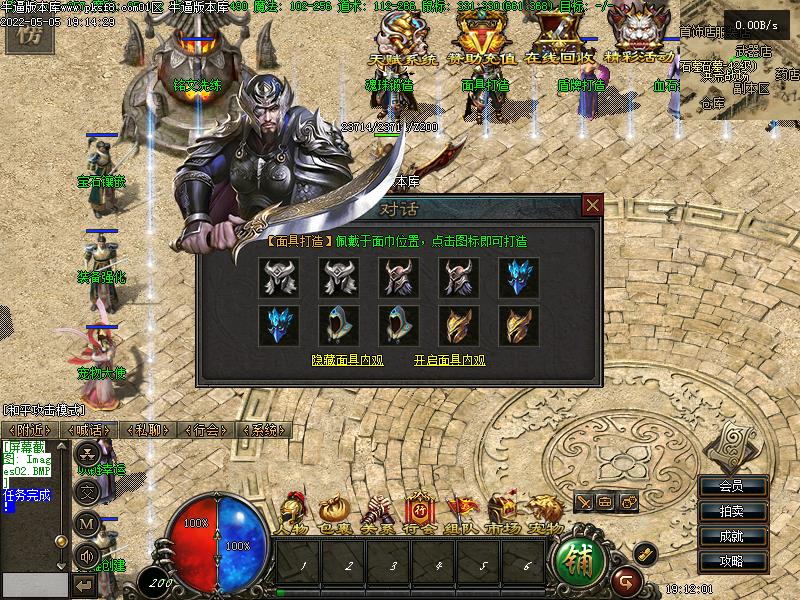Open the 宠物 pet panel

click(x=544, y=512)
